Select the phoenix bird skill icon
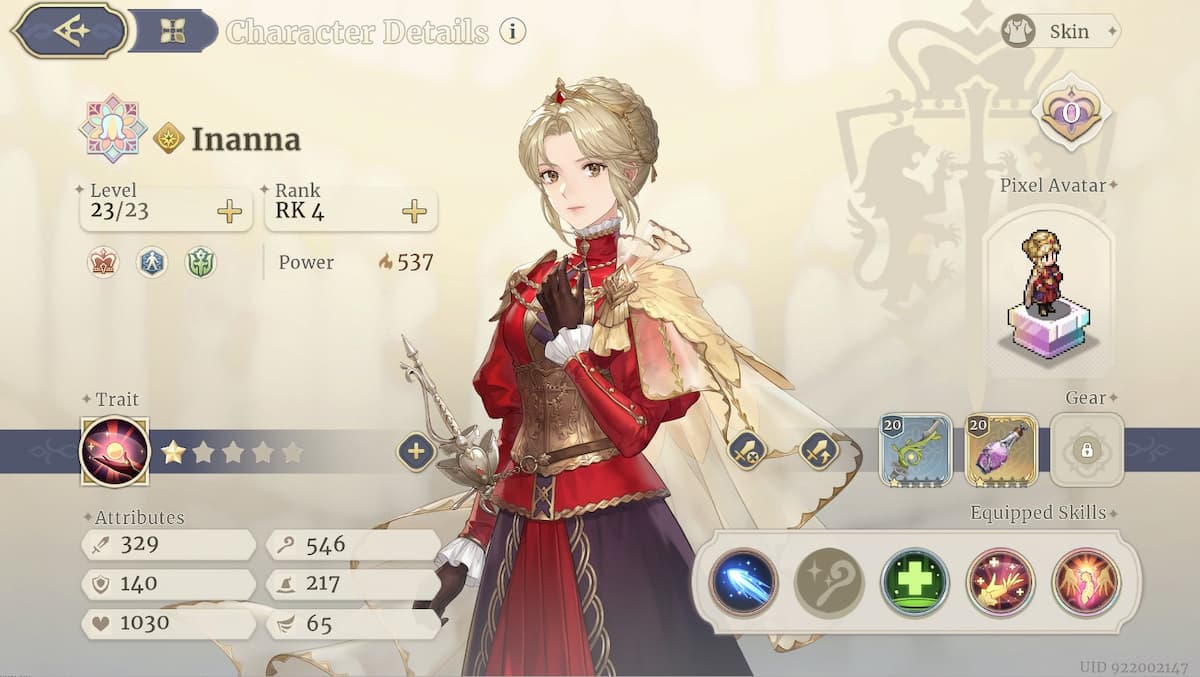Screen dimensions: 1200x677 pos(1001,582)
